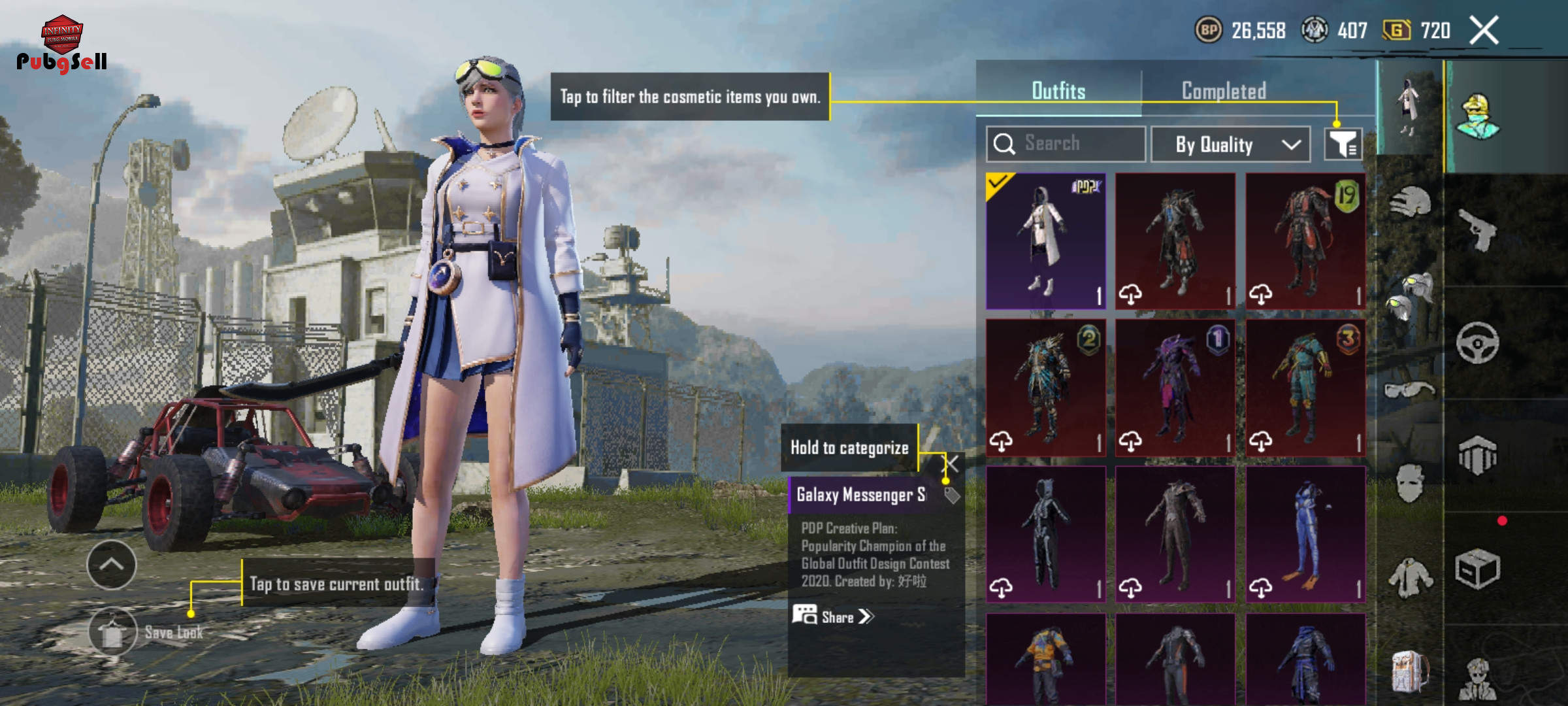This screenshot has width=1568, height=706.
Task: Select the equipped Galaxy Messenger outfit tile
Action: tap(1046, 241)
